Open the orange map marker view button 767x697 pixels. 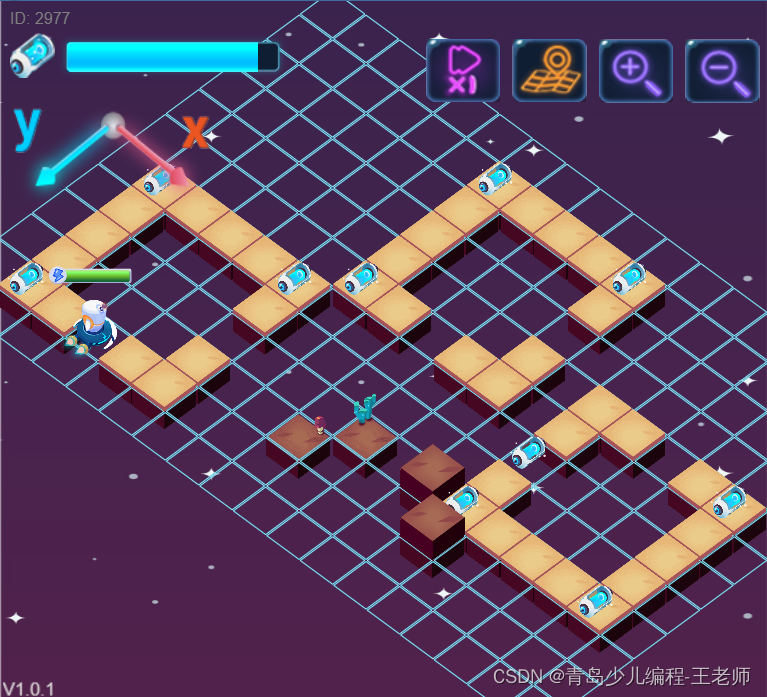click(x=549, y=70)
